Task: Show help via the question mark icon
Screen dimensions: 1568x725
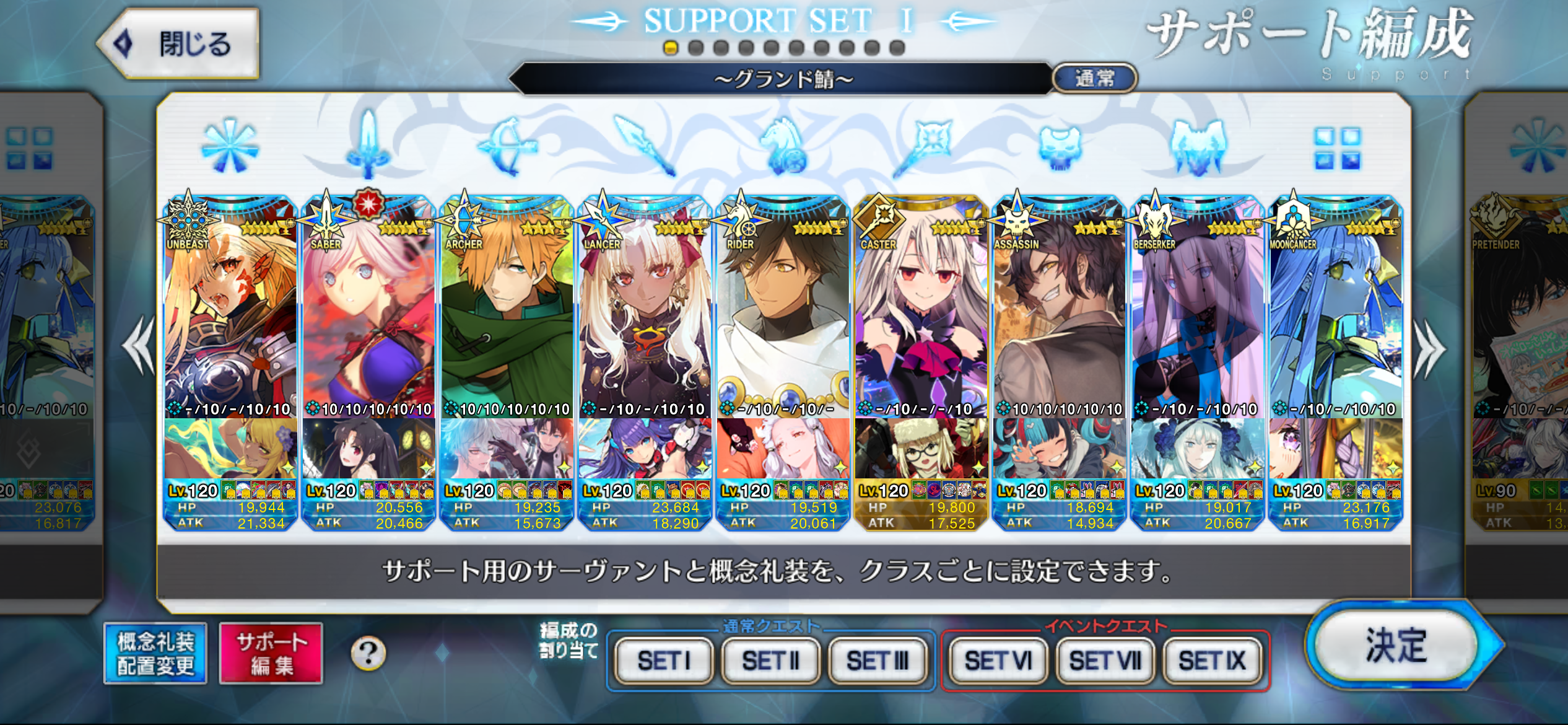Action: 368,653
